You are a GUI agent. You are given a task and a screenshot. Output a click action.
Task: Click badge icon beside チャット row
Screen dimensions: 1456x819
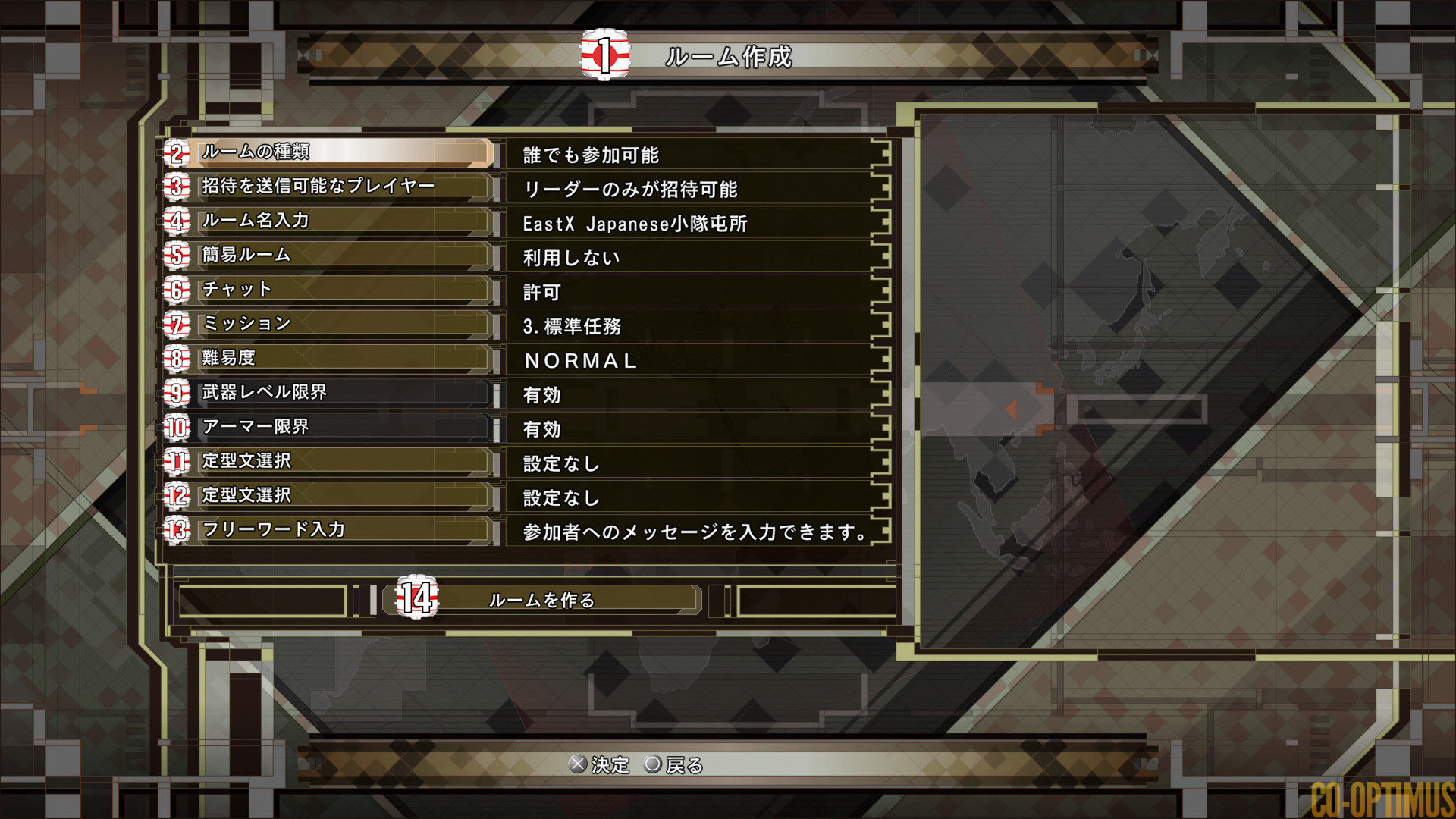(x=176, y=290)
